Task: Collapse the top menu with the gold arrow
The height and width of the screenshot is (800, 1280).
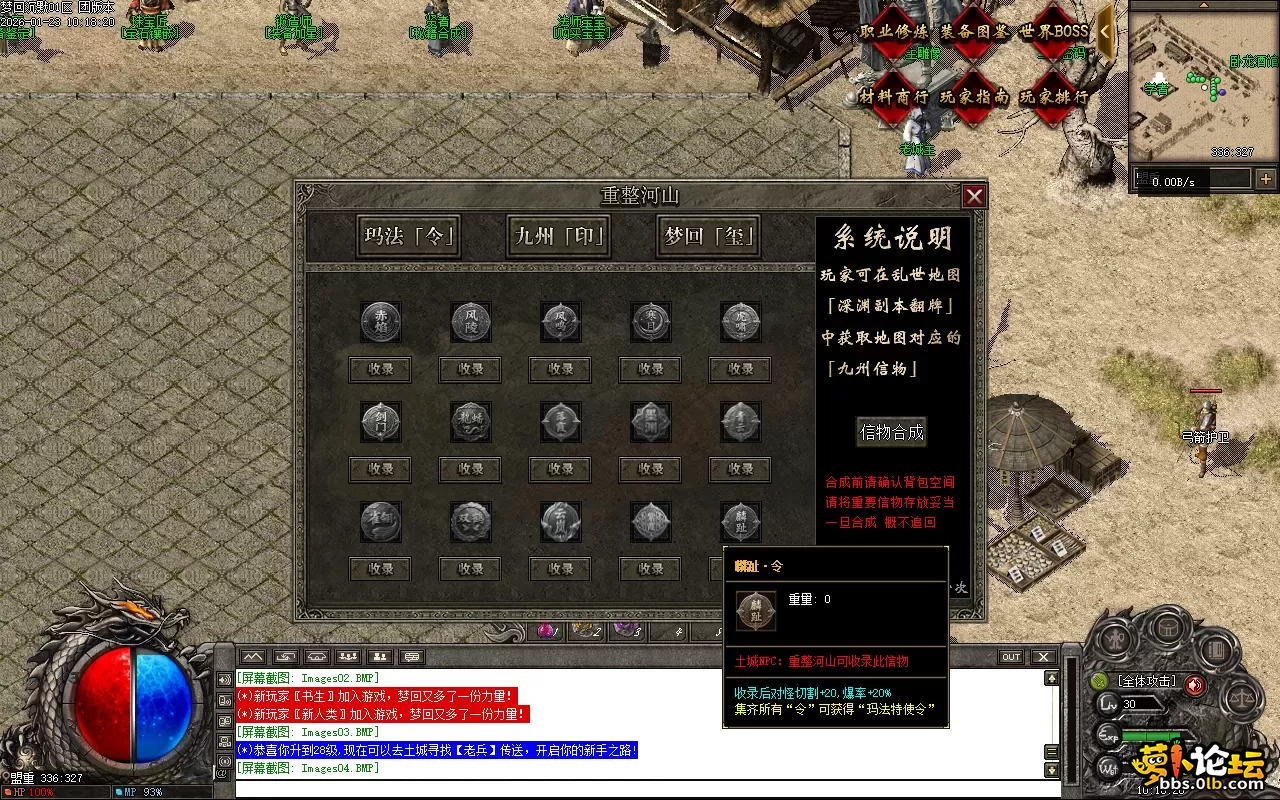Action: pyautogui.click(x=1105, y=31)
